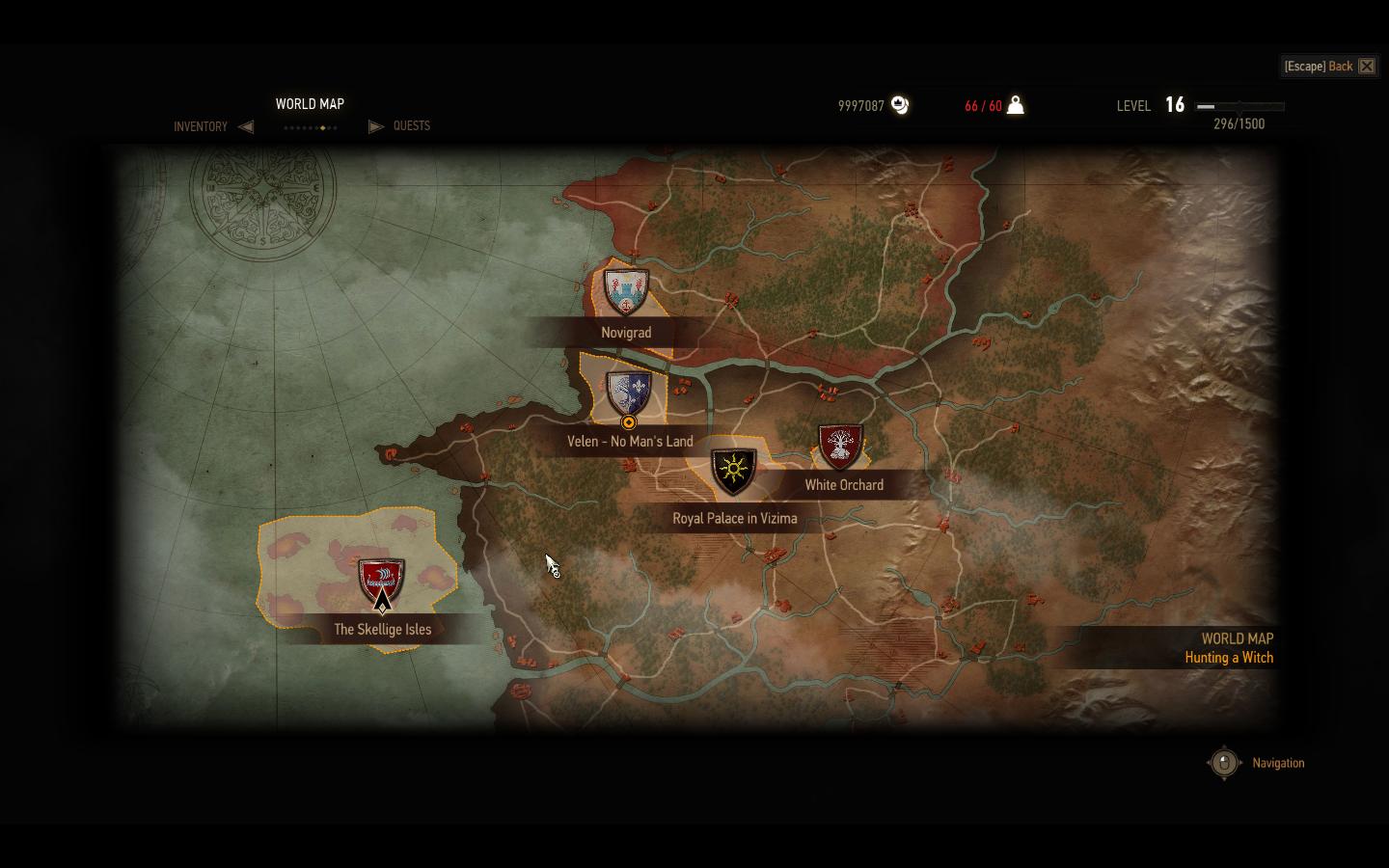Click the inventory weight icon beside 66/60

(1015, 104)
